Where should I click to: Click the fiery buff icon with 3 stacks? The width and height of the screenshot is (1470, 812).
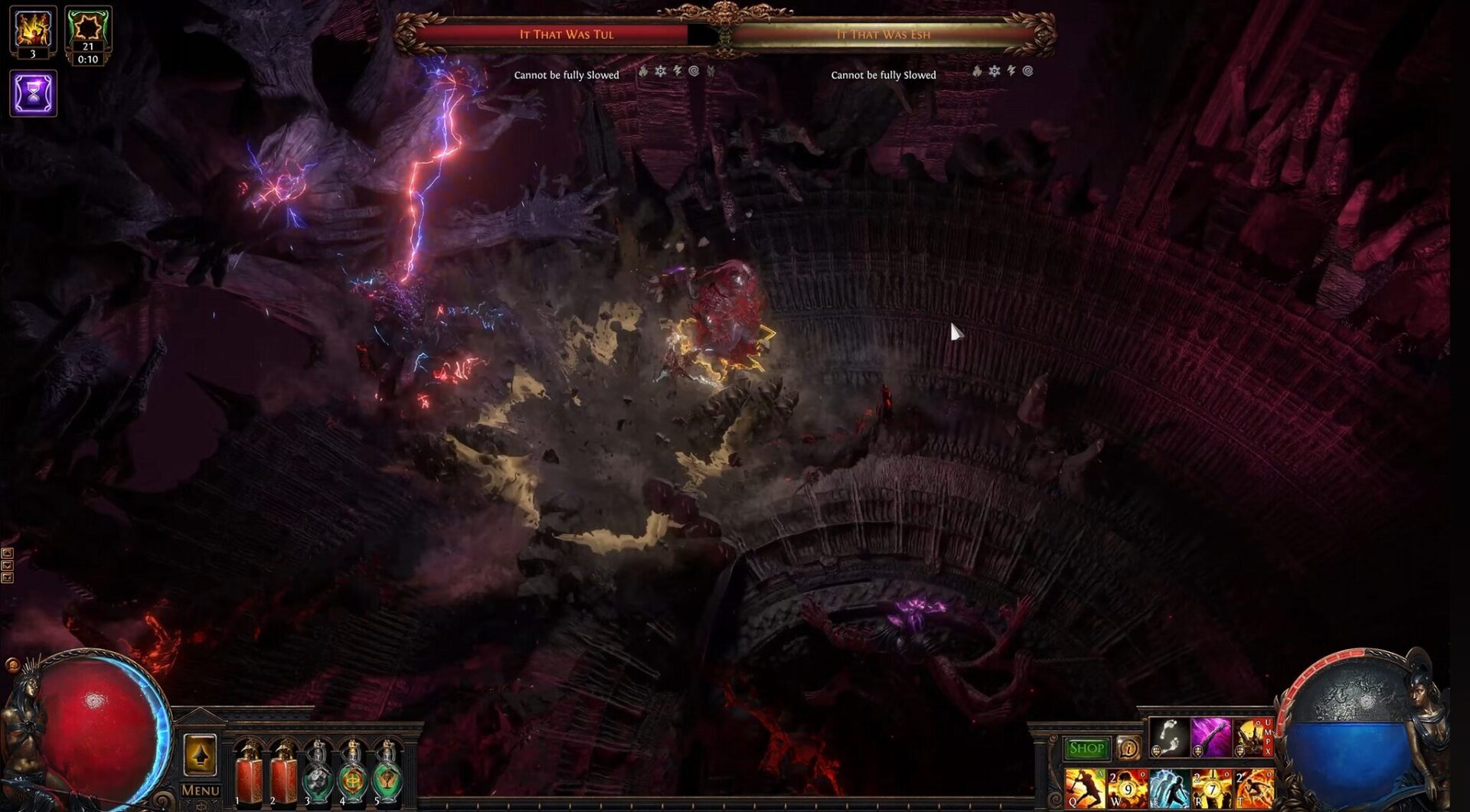[33, 32]
